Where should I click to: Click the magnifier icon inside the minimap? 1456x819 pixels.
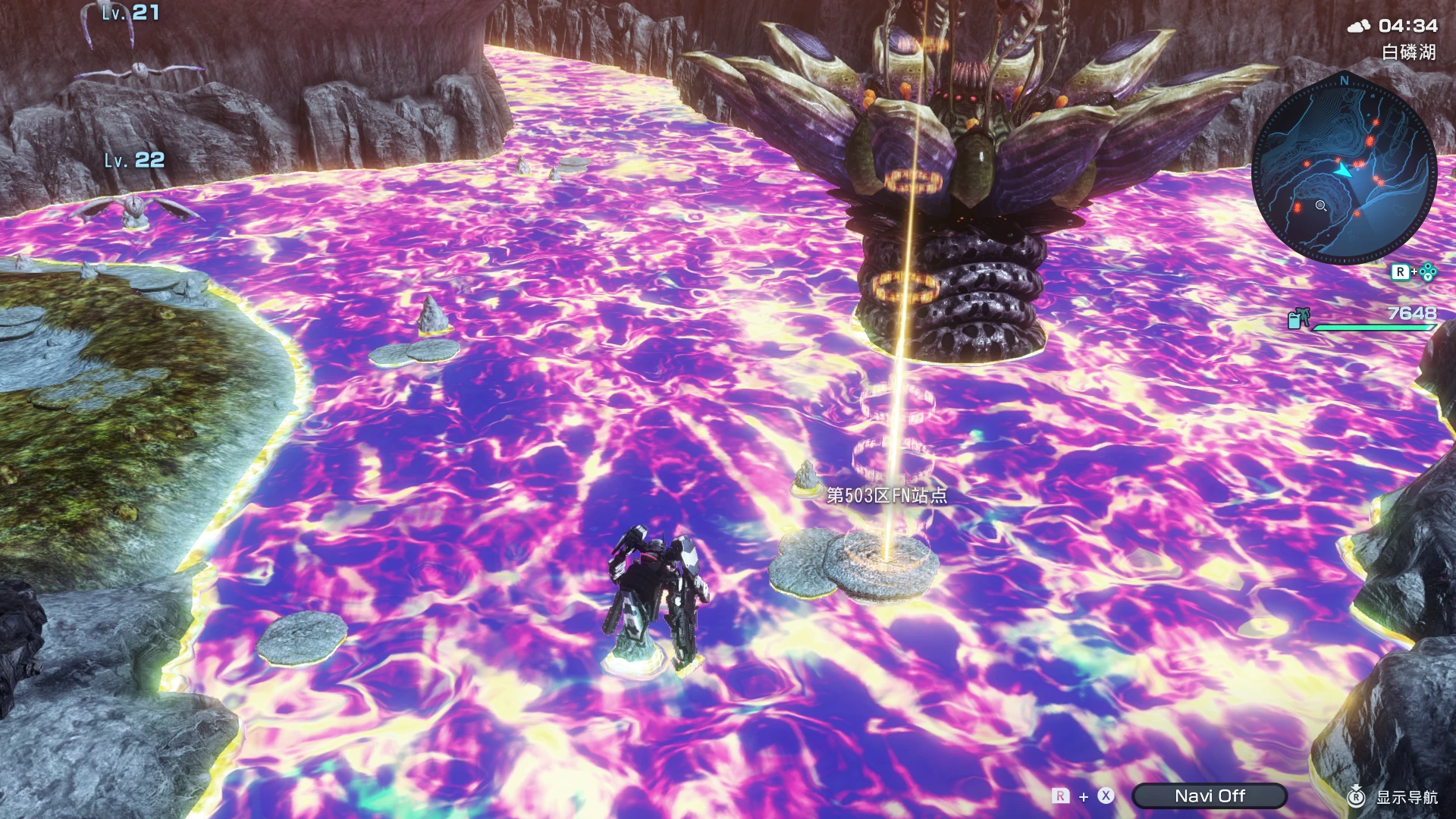[1319, 205]
